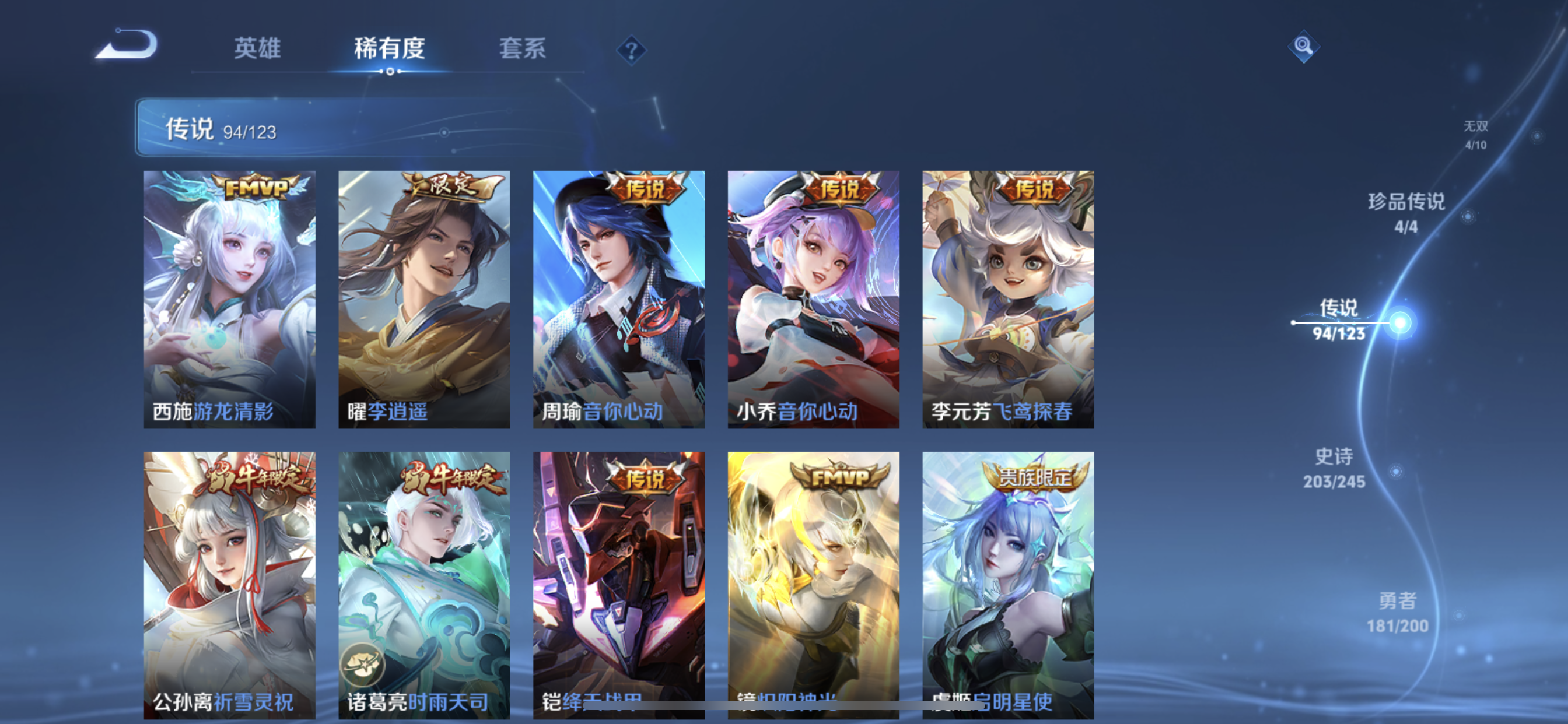This screenshot has width=1568, height=724.
Task: Jump to the 珍品传说 rarity tier
Action: click(1406, 212)
